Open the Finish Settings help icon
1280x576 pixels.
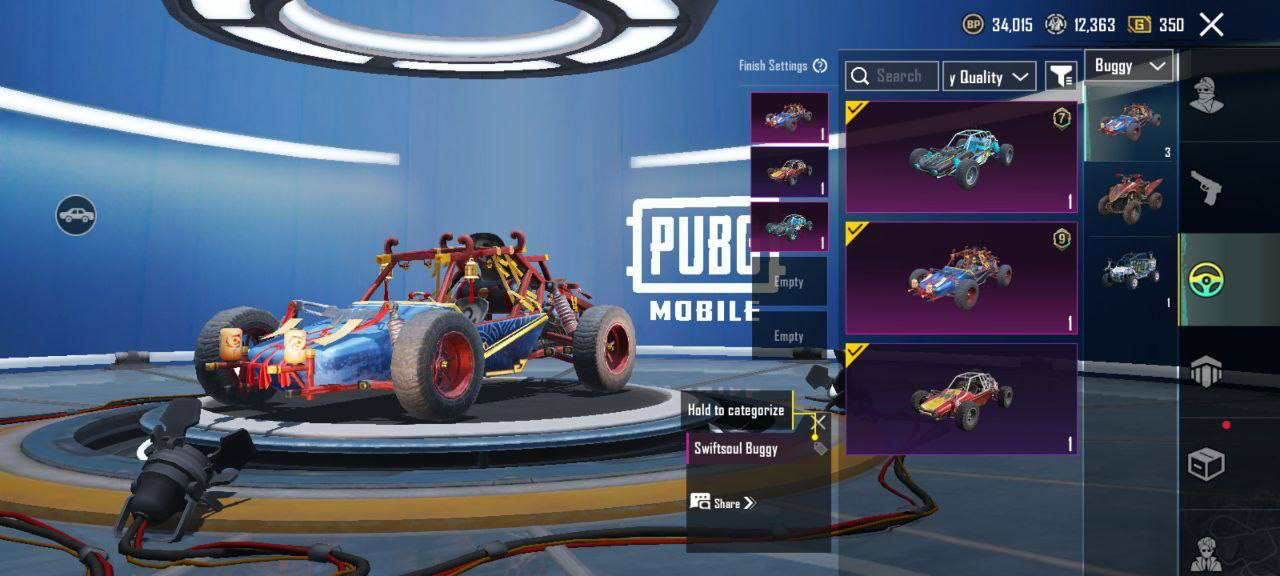tap(820, 66)
